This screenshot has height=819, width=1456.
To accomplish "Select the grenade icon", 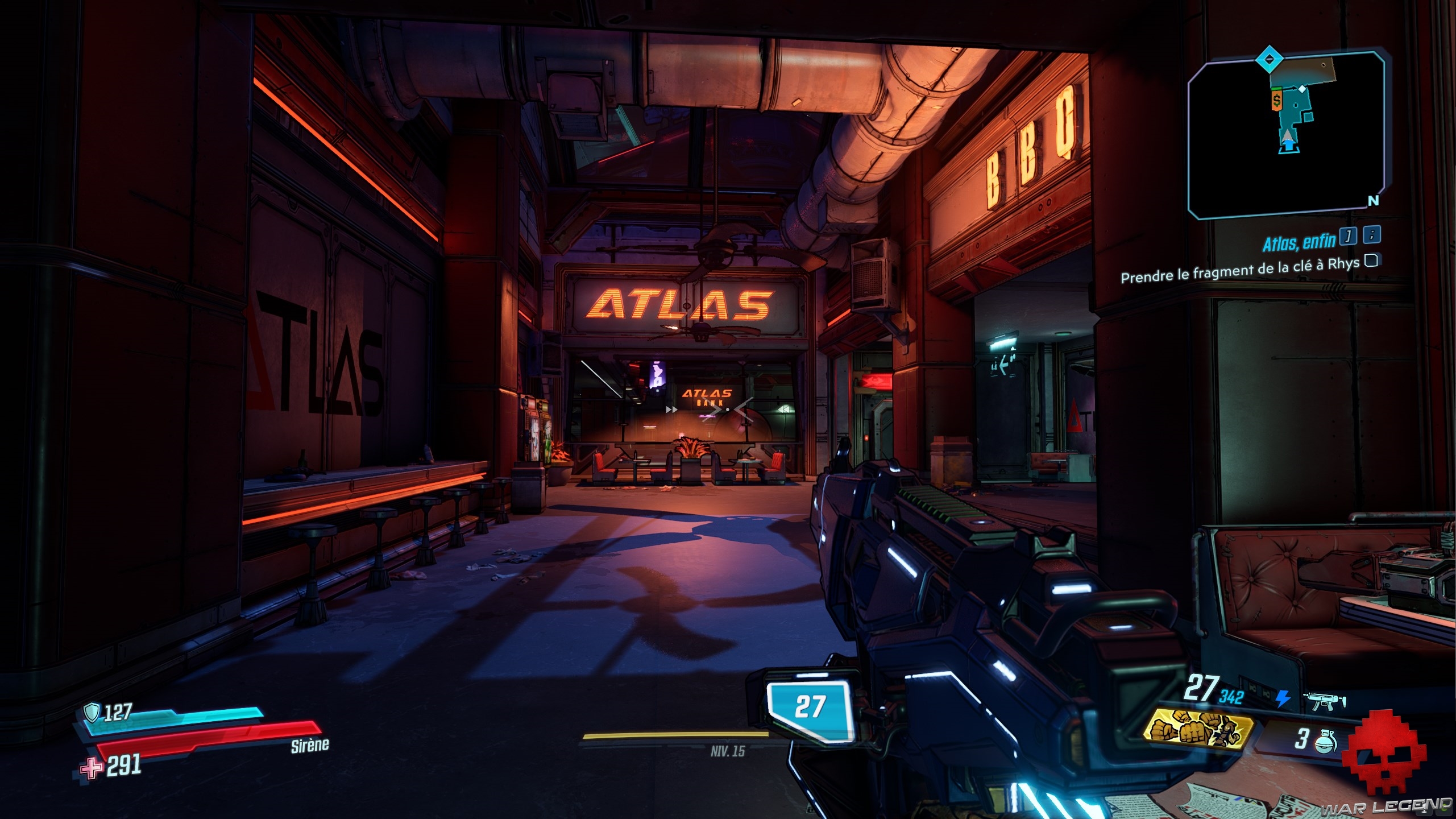I will [x=1326, y=741].
